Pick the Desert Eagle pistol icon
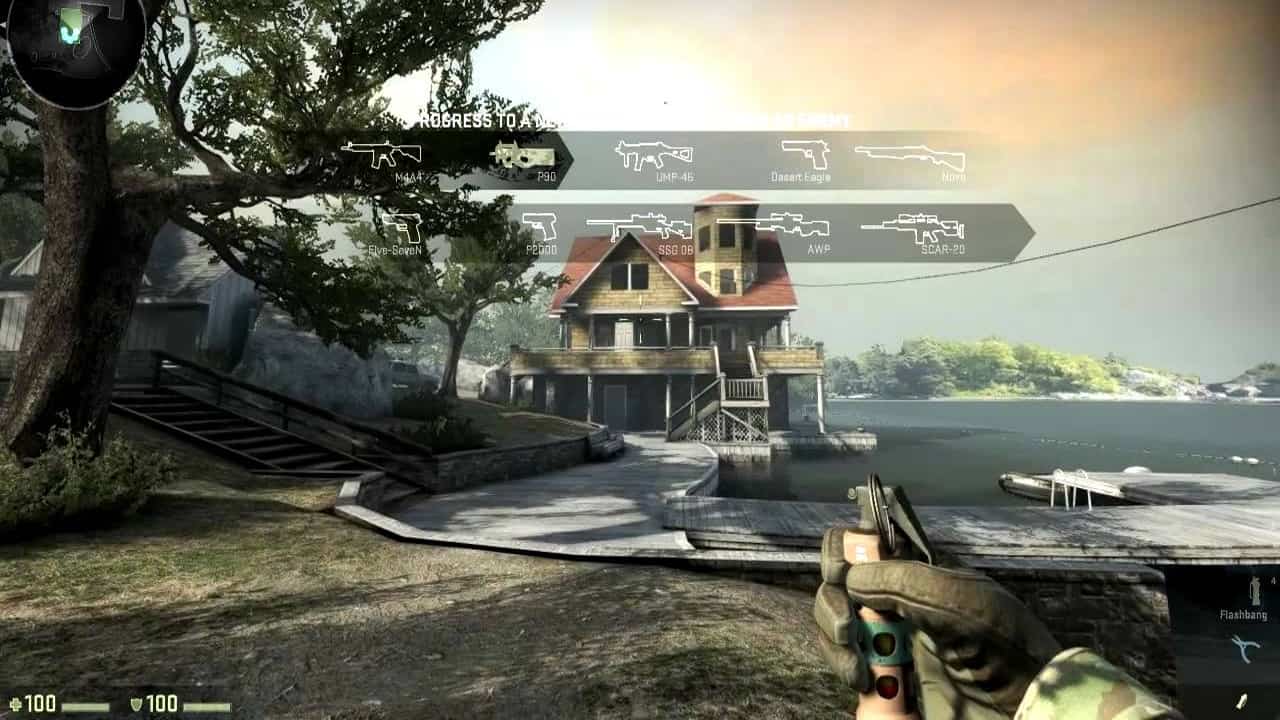Screen dimensions: 1280x720 tap(805, 153)
